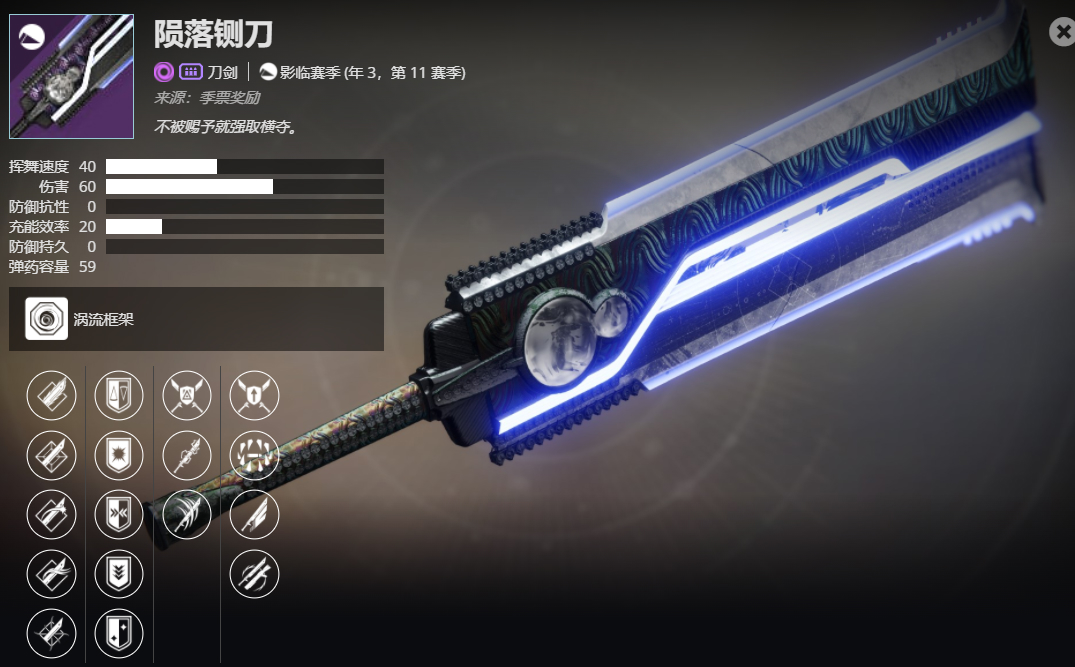Choose the shield perk with three chevrons

pyautogui.click(x=119, y=574)
